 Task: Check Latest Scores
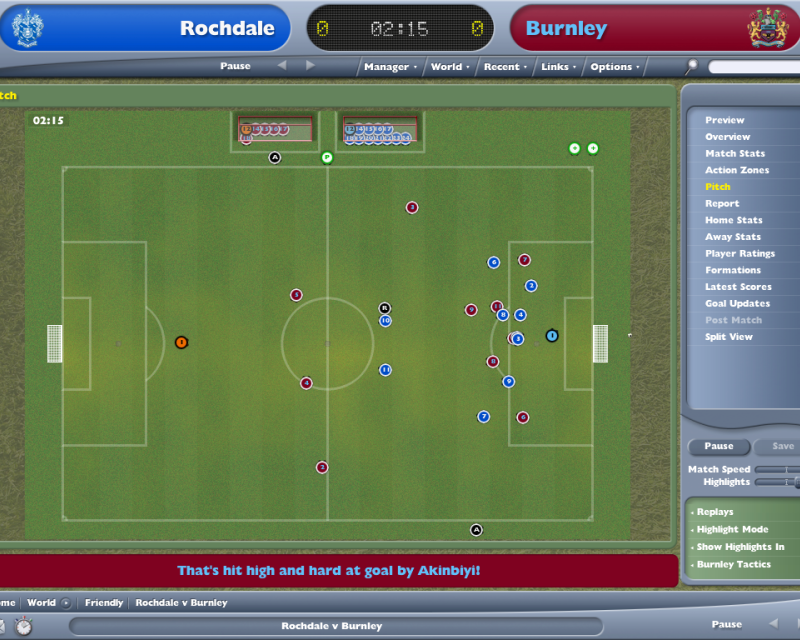point(737,287)
